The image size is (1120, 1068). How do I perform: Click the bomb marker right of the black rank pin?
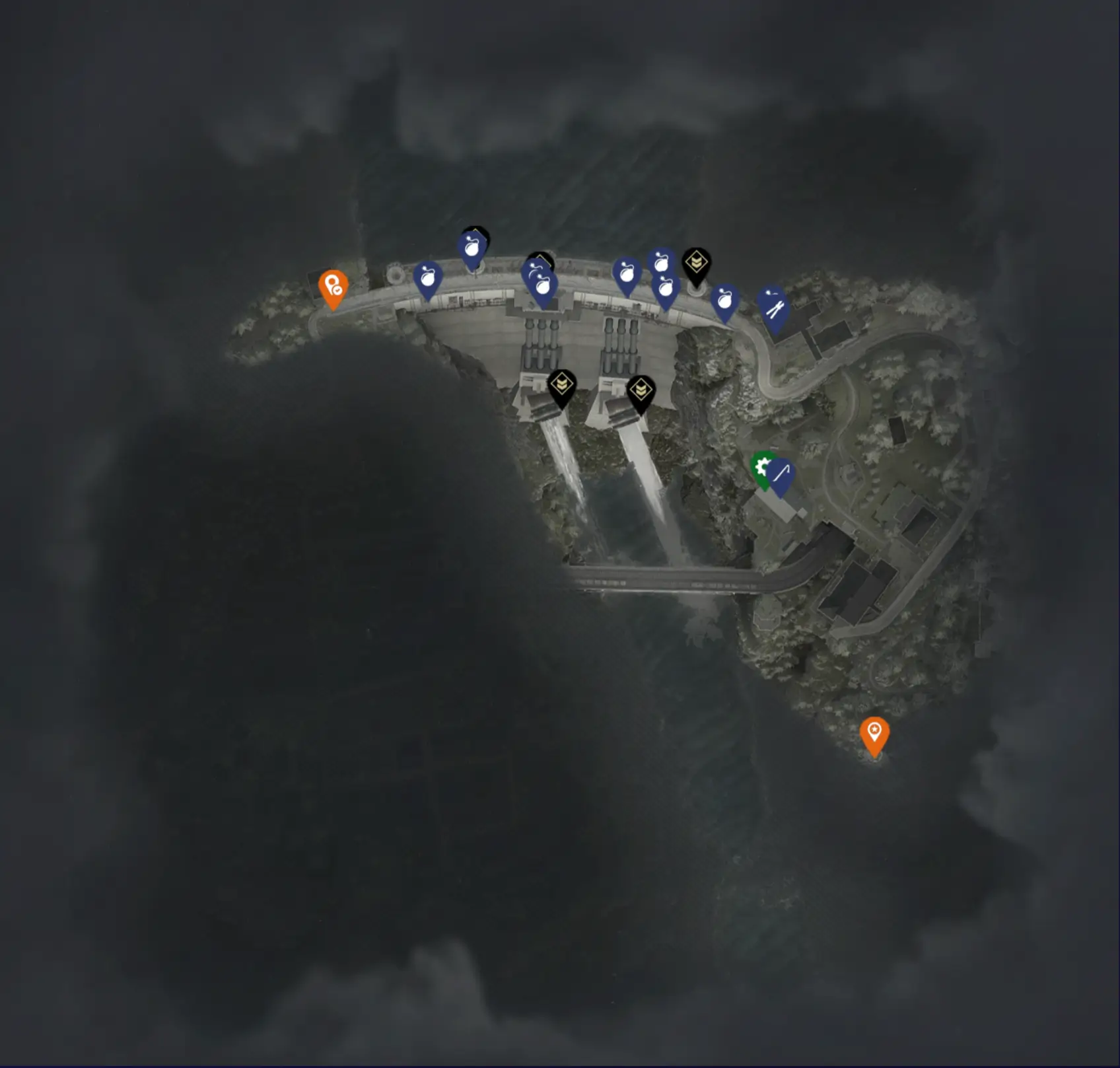[725, 299]
